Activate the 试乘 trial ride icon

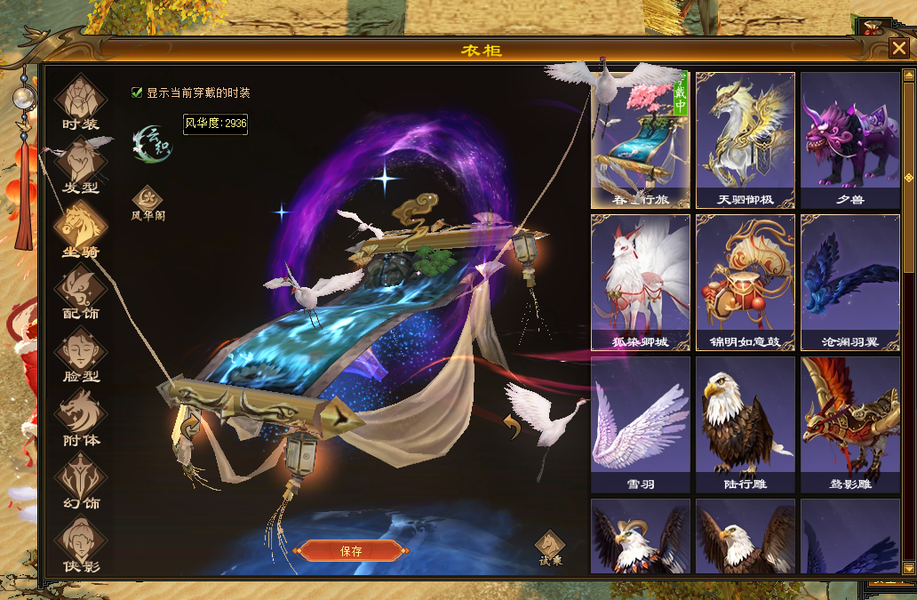coord(549,546)
